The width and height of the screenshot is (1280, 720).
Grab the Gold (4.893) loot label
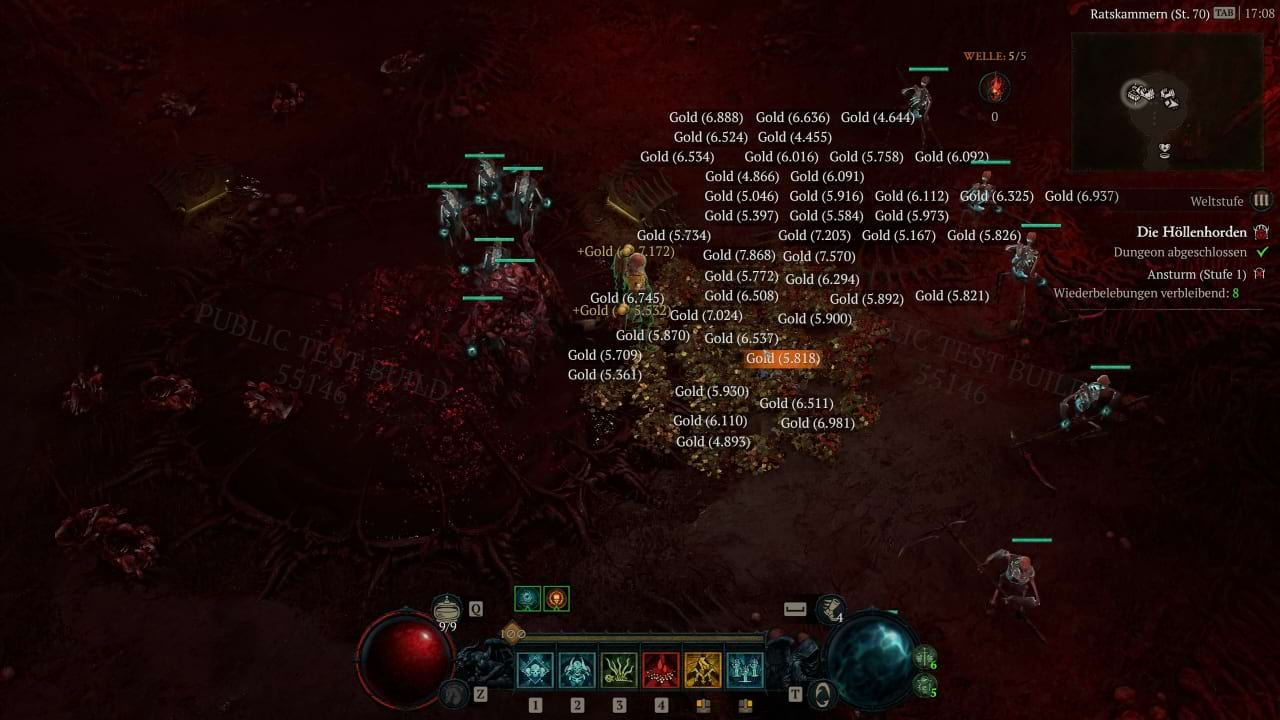point(713,441)
